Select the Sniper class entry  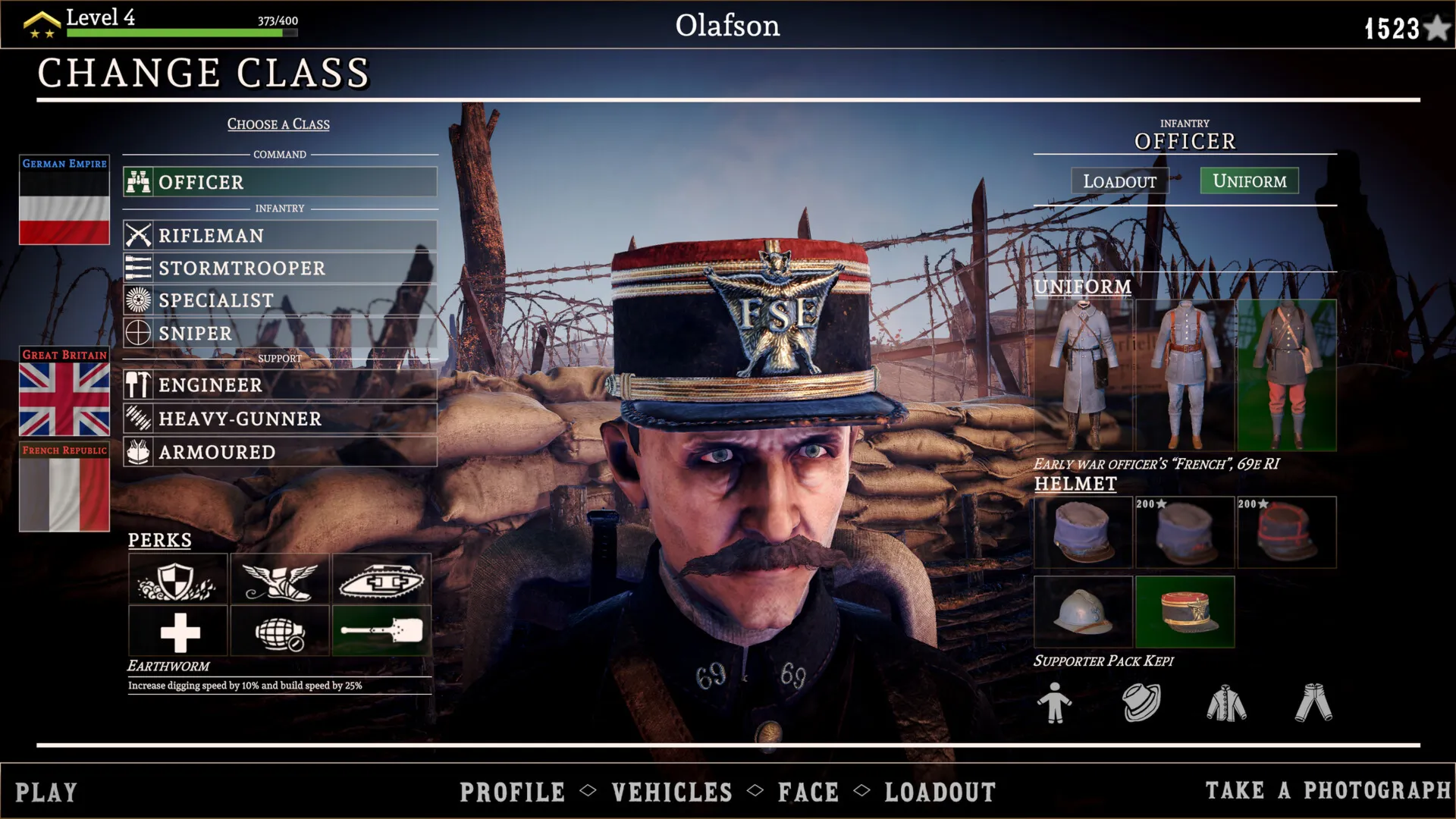click(x=280, y=333)
